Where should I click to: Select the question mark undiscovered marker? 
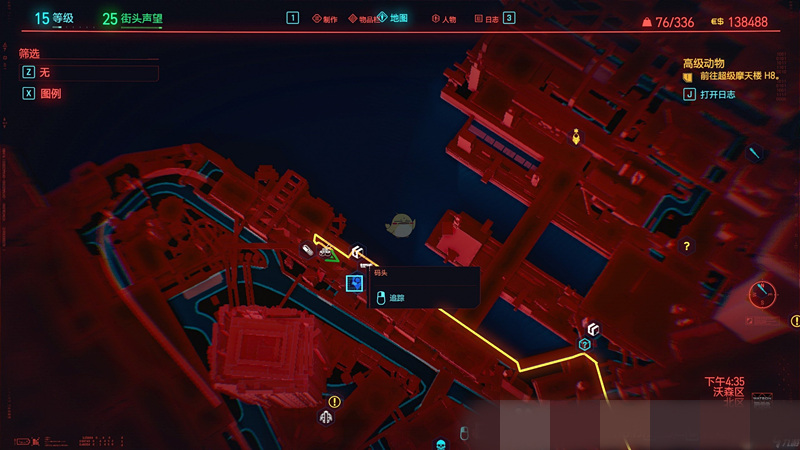pyautogui.click(x=686, y=245)
